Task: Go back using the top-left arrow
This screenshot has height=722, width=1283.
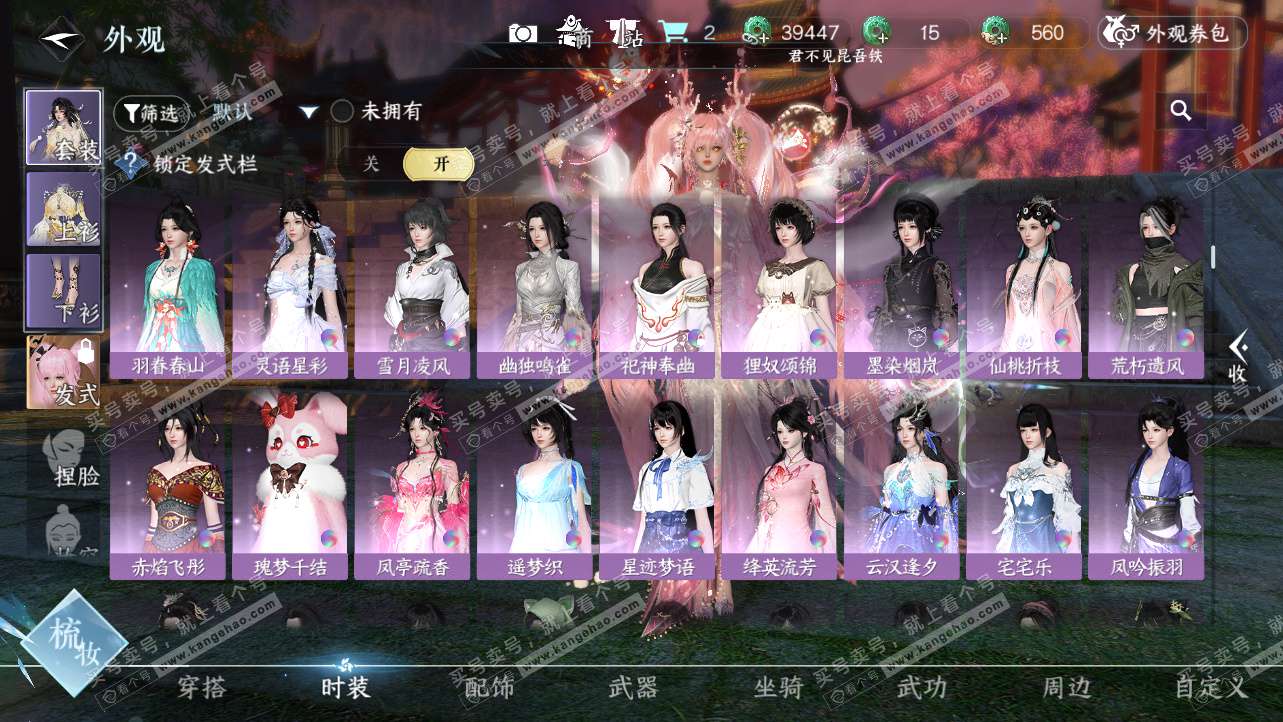Action: (x=60, y=39)
